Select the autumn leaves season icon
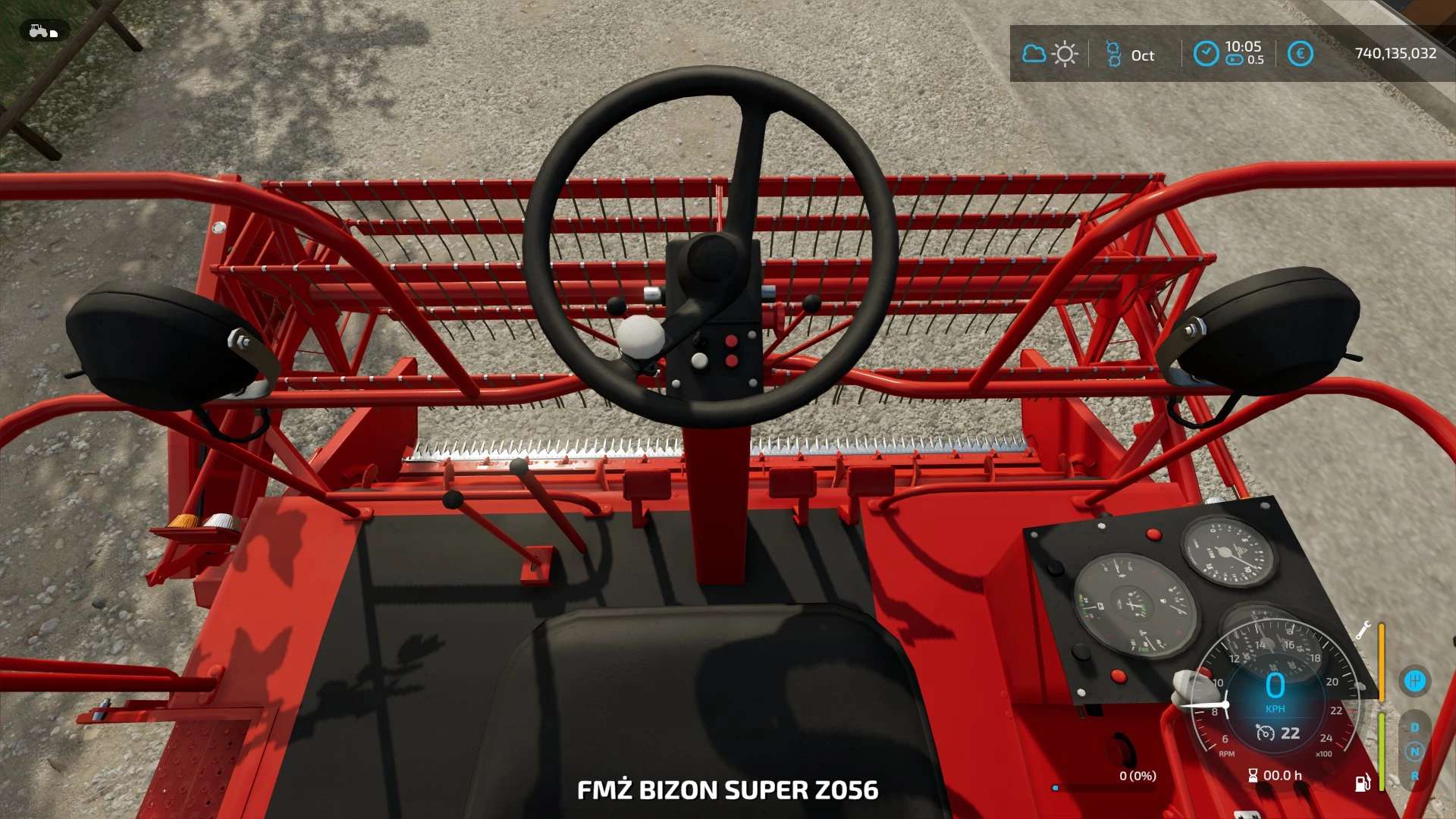 tap(1113, 54)
